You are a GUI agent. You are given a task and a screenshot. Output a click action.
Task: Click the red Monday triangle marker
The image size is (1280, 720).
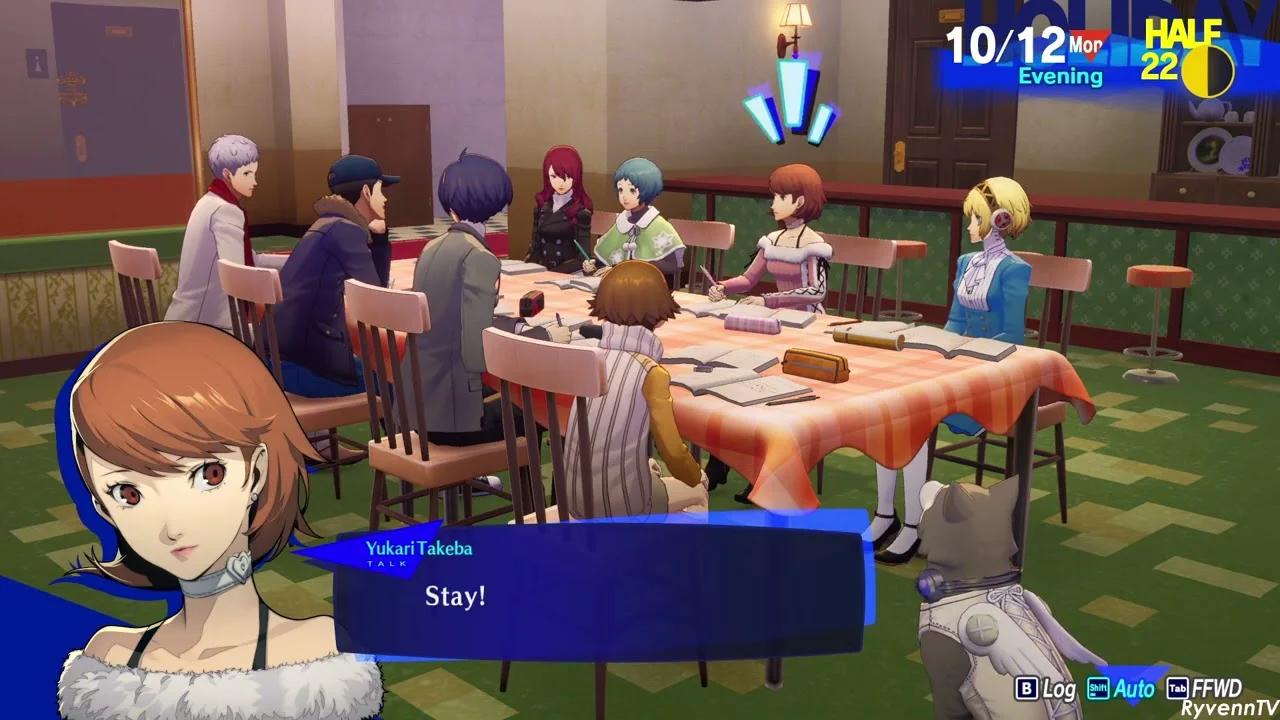1090,42
